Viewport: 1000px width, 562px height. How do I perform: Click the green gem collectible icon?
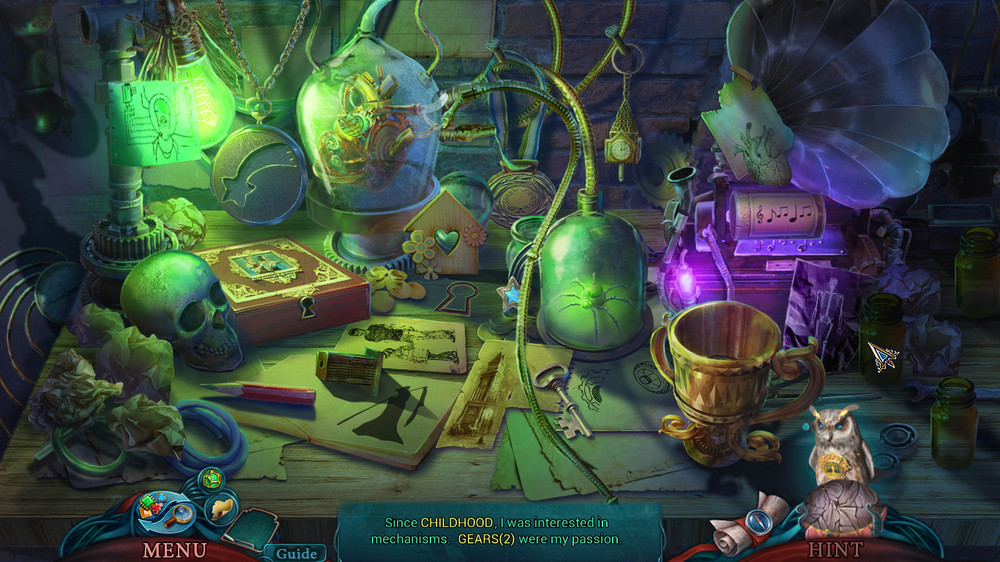point(210,481)
